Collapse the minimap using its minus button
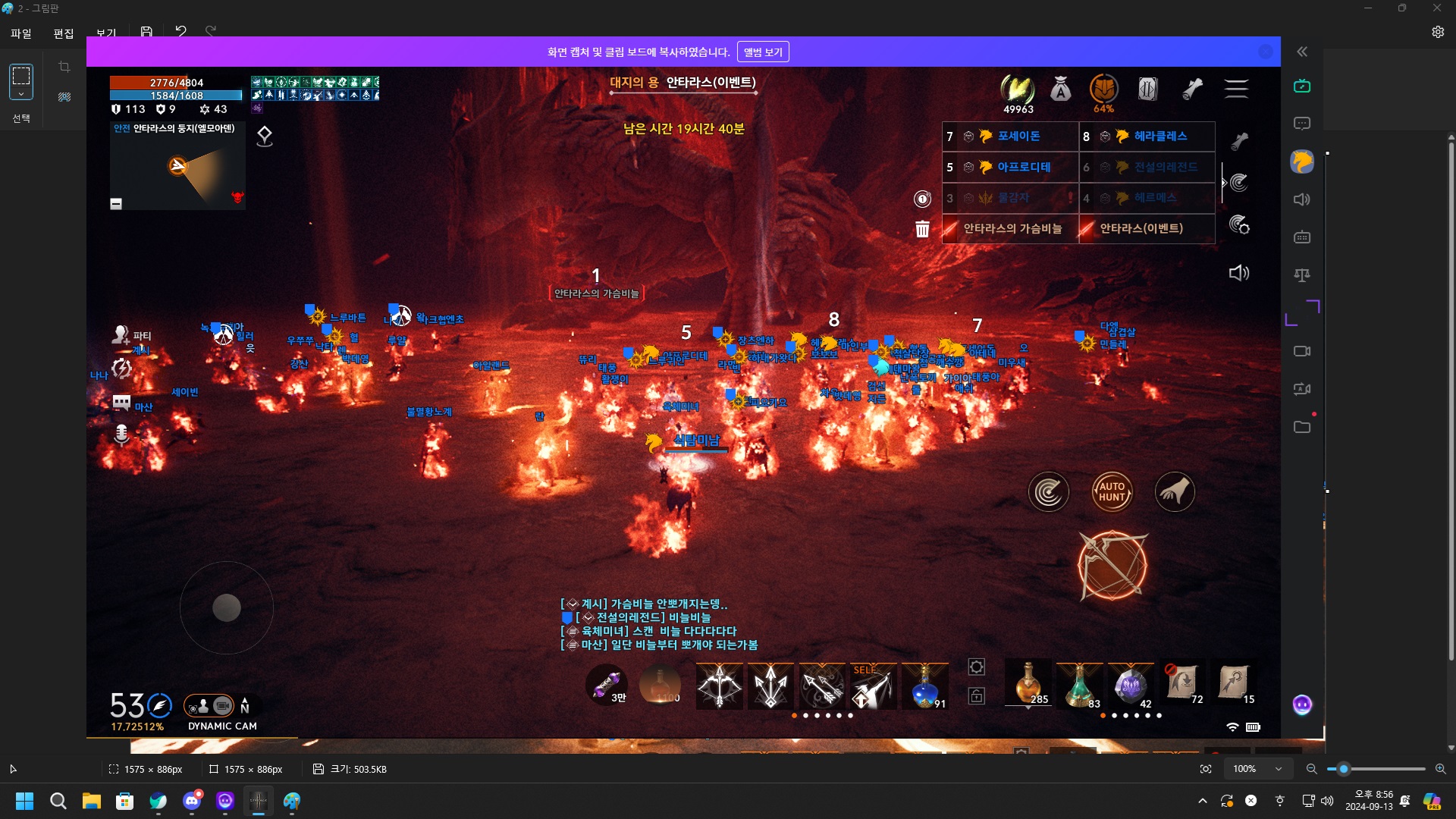The height and width of the screenshot is (819, 1456). pos(116,203)
